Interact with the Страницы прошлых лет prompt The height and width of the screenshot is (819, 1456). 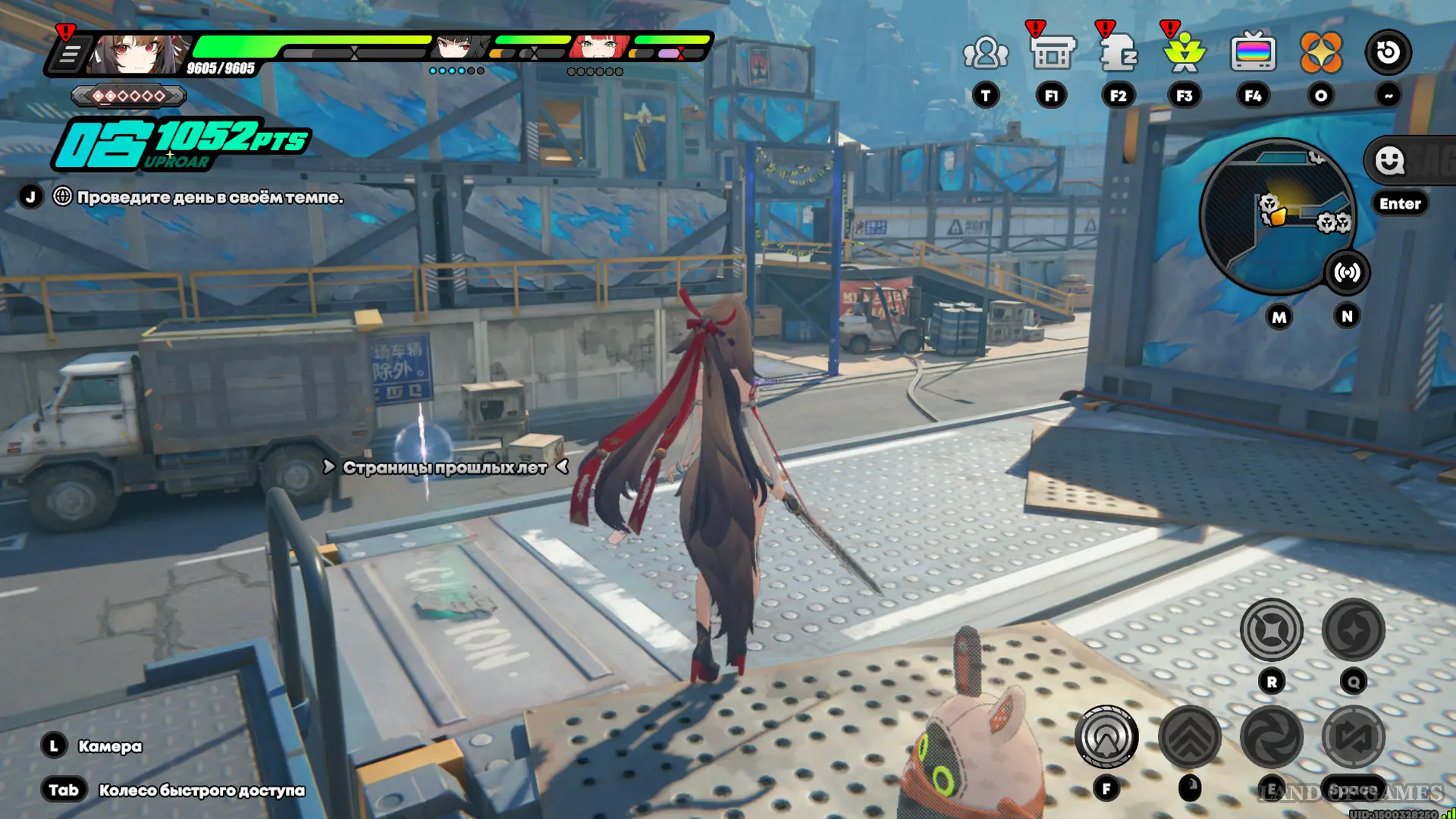pos(445,467)
